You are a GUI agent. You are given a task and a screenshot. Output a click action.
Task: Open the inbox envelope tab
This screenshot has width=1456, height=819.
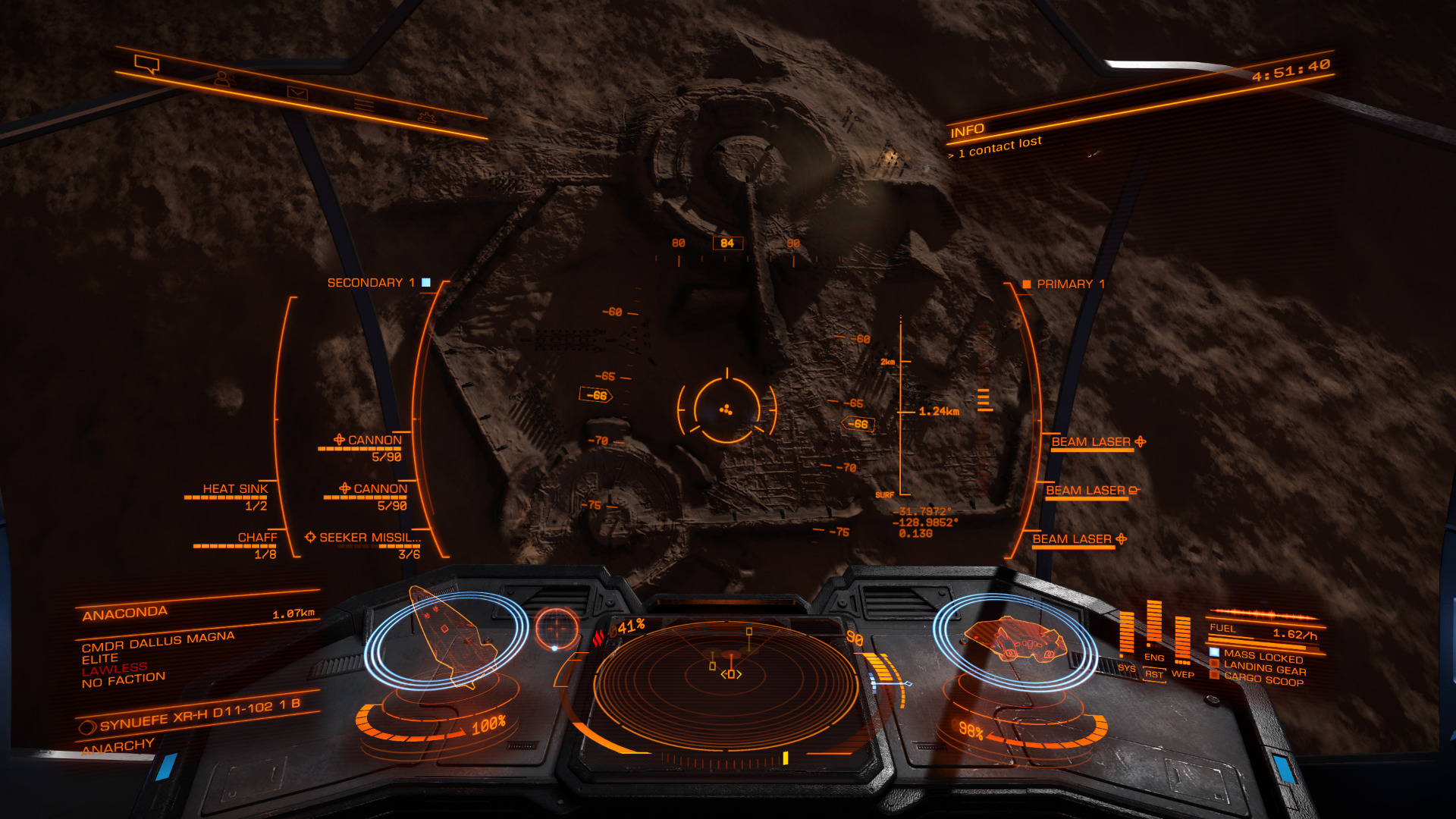click(297, 93)
